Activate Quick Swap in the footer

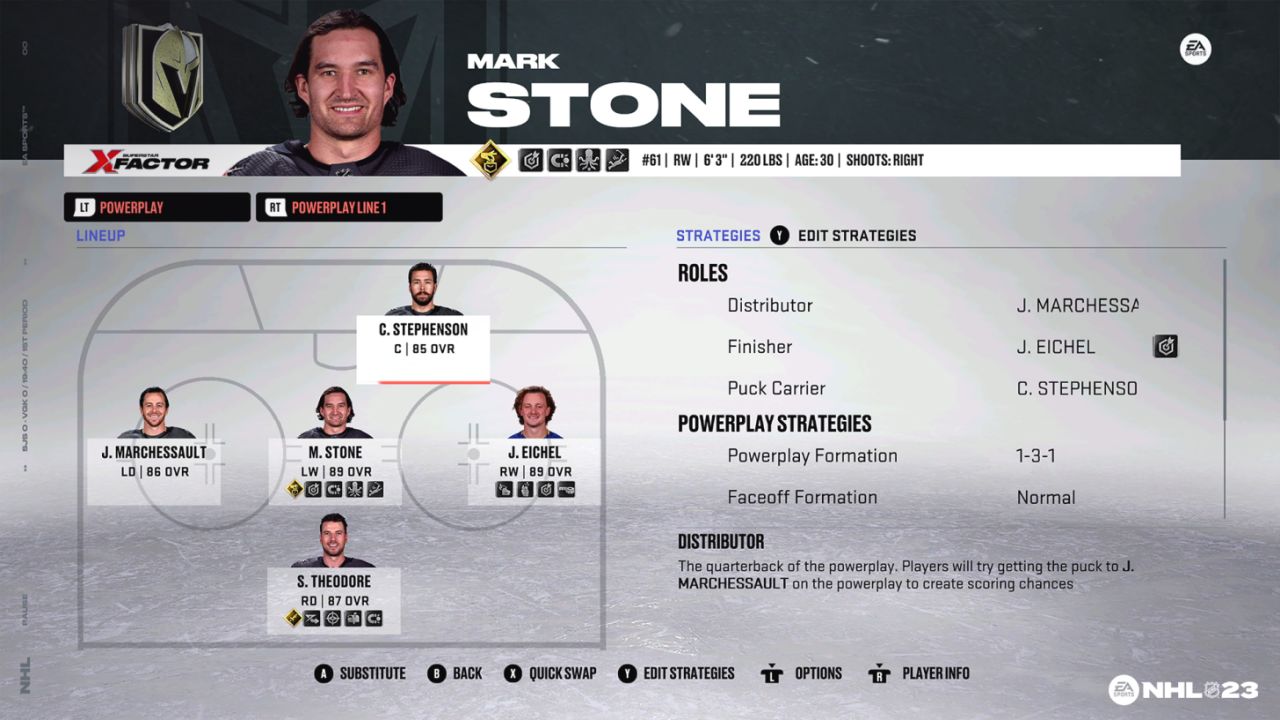(x=550, y=674)
